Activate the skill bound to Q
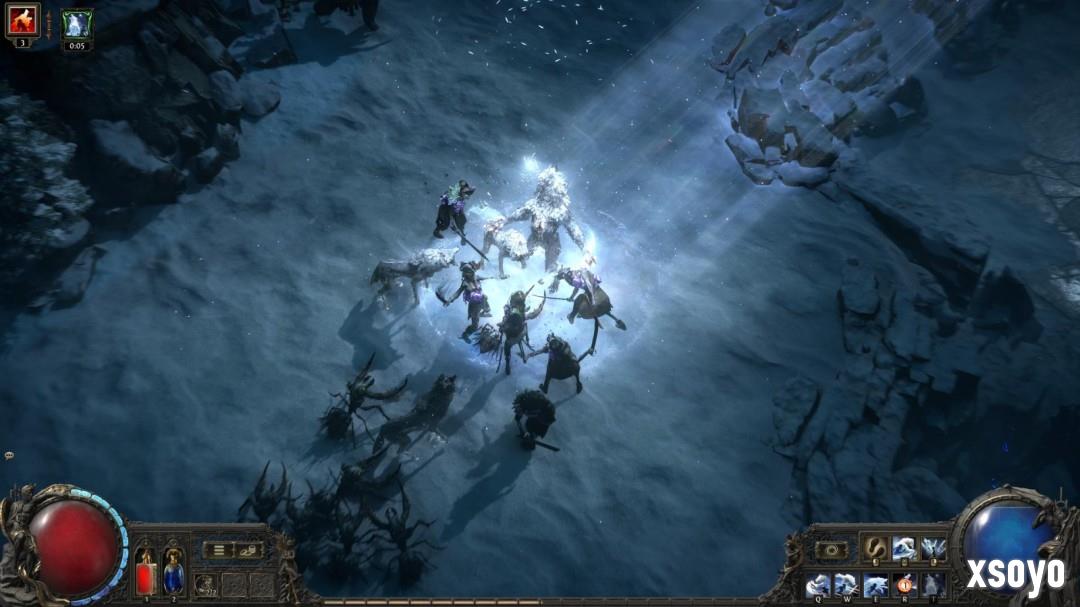Image resolution: width=1080 pixels, height=607 pixels. coord(817,584)
